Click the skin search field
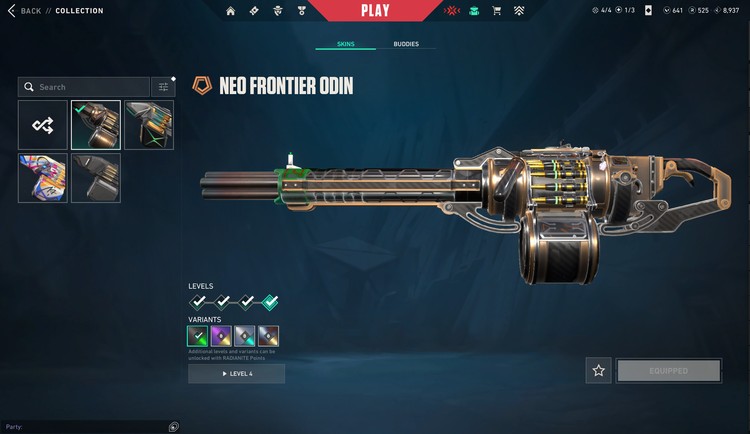 [x=84, y=87]
